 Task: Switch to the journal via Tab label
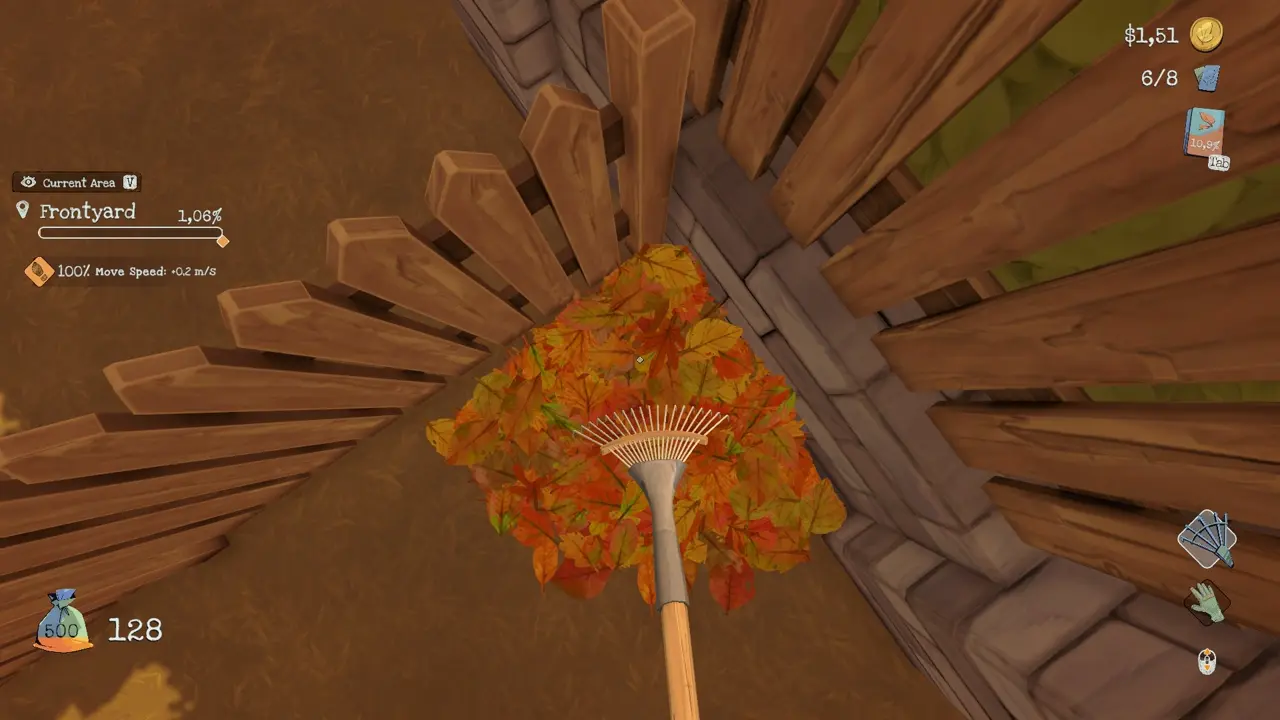pos(1219,161)
